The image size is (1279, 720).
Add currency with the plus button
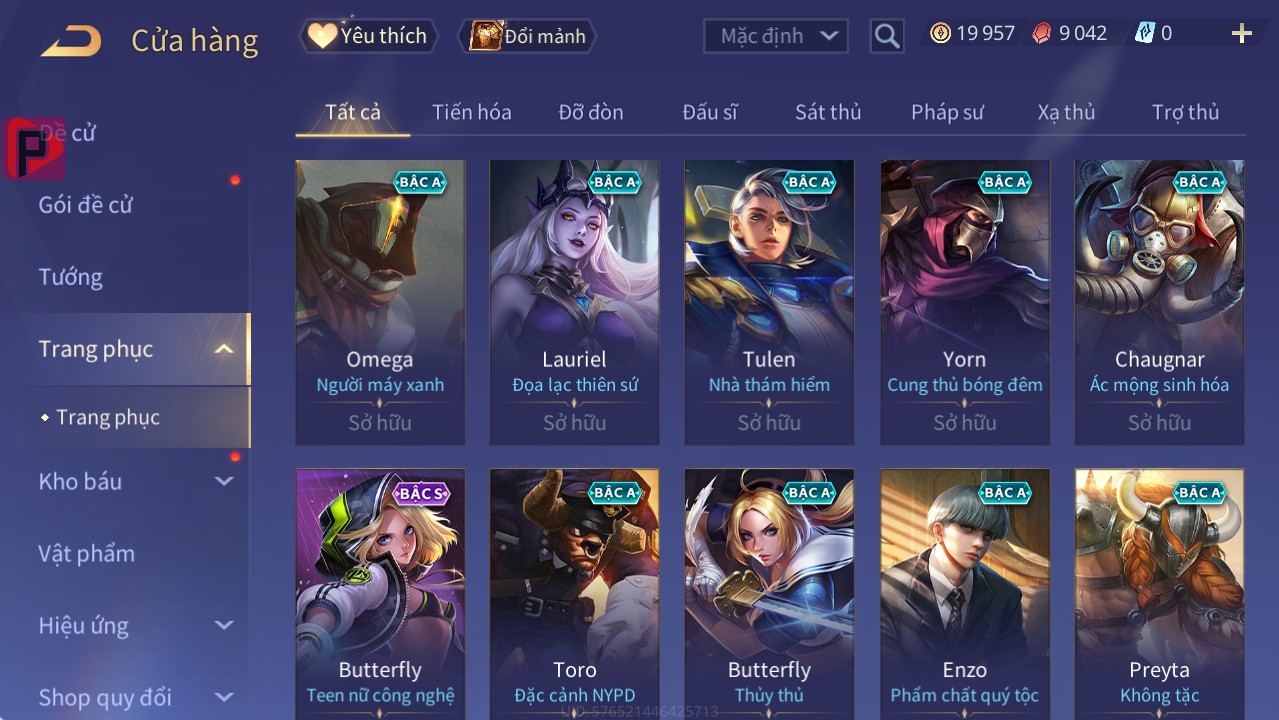coord(1241,34)
